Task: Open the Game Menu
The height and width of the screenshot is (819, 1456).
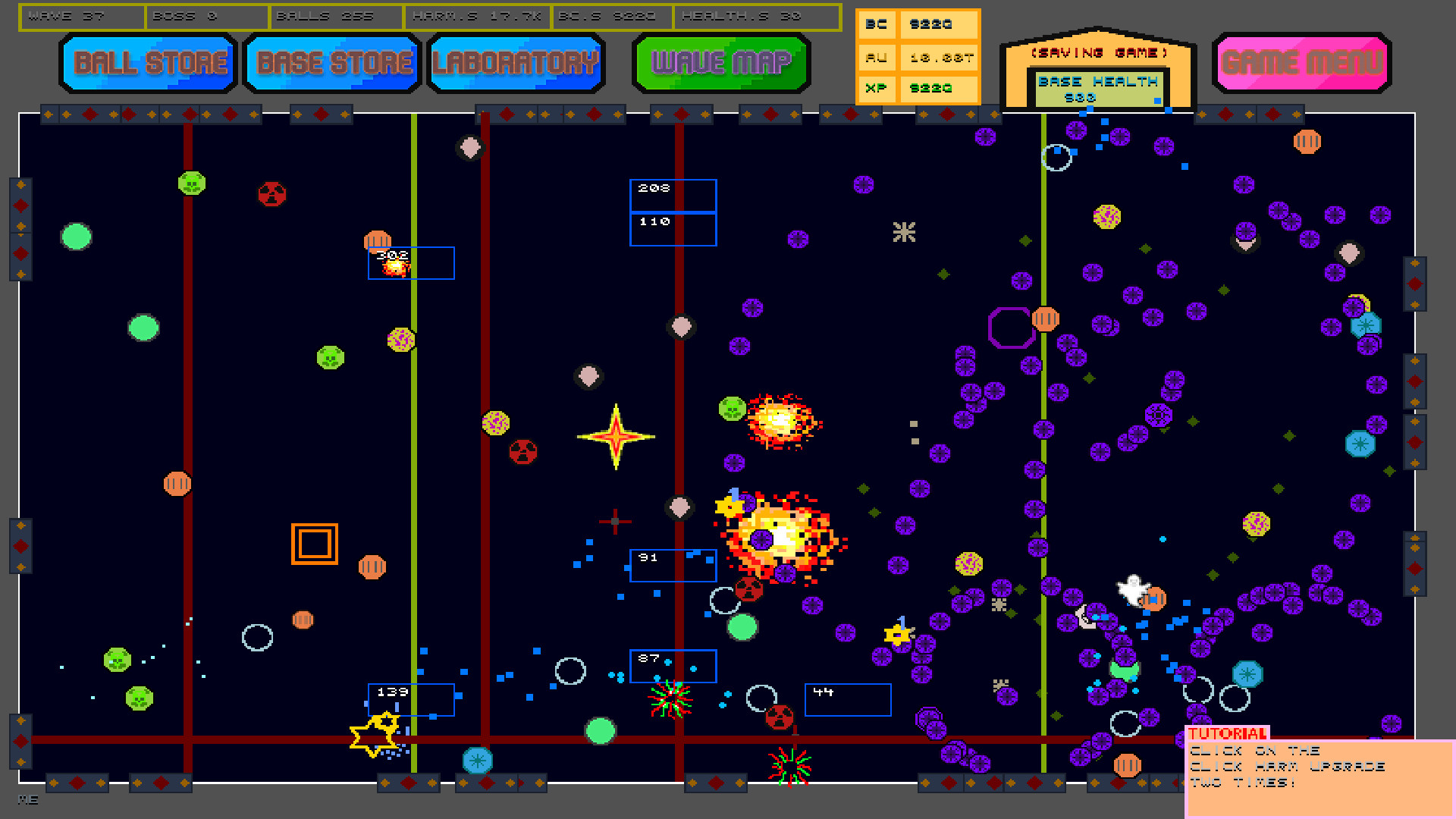Action: pos(1301,64)
